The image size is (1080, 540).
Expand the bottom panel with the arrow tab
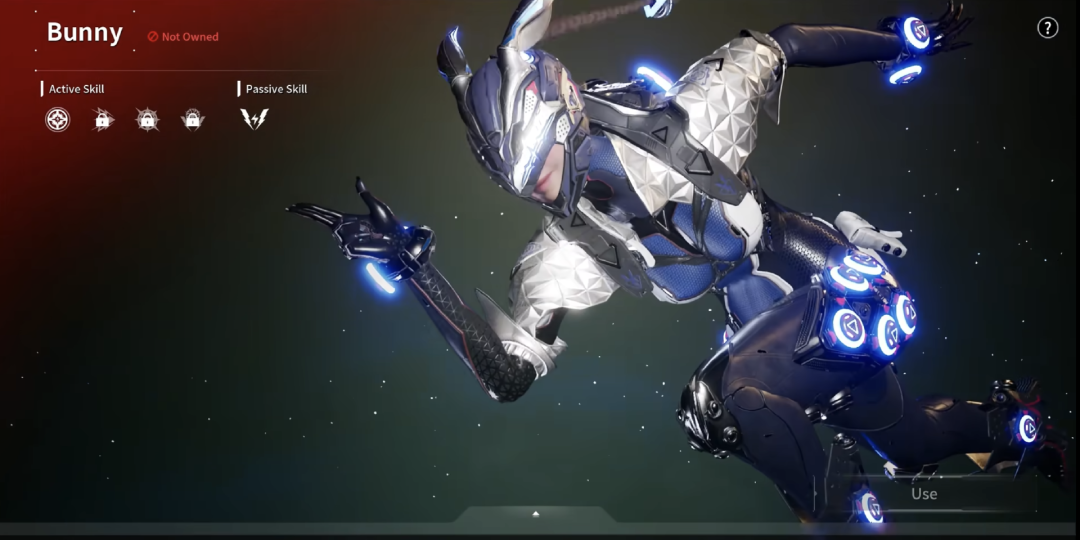tap(536, 514)
